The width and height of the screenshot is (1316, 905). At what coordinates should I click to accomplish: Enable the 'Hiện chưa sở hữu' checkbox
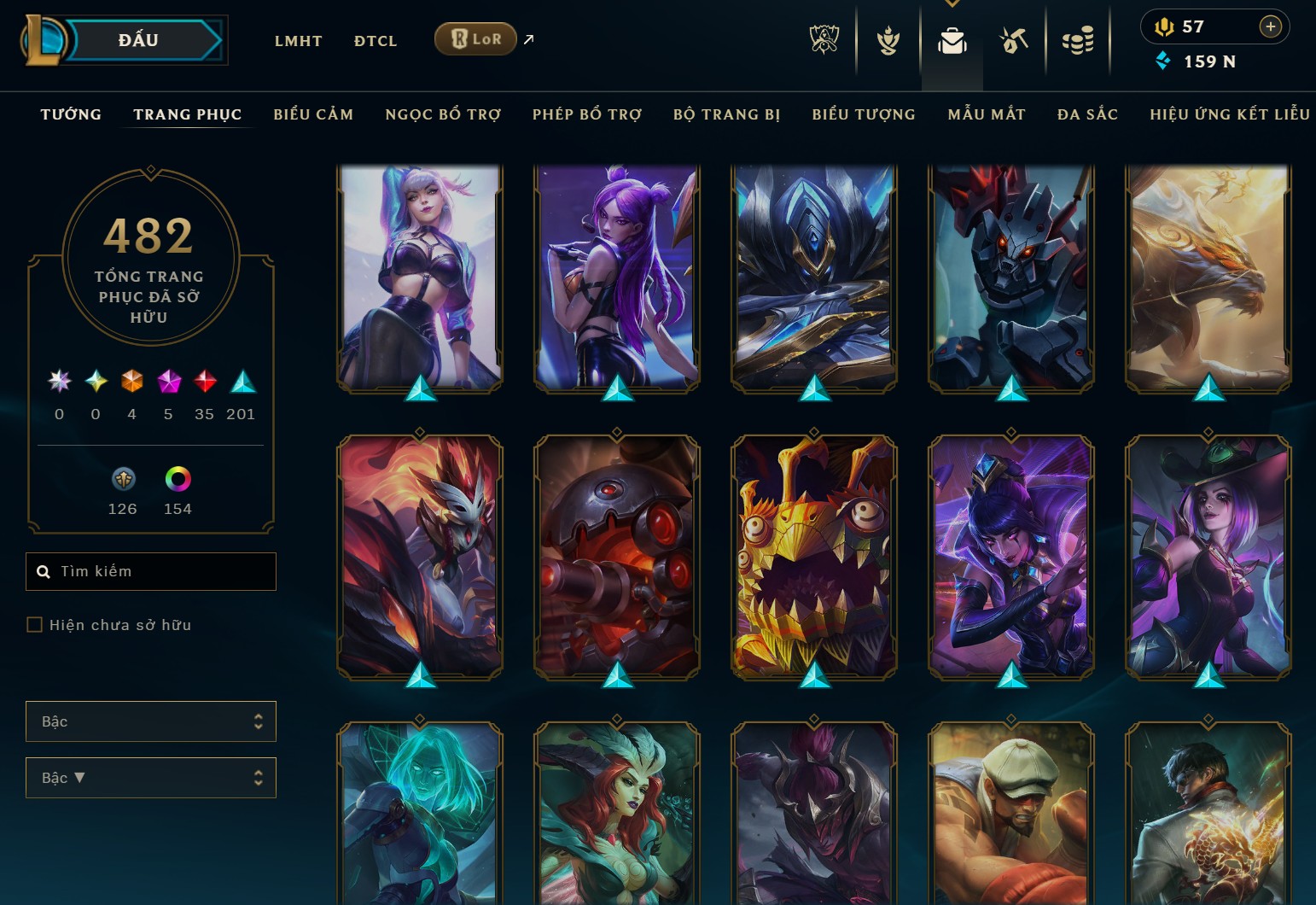(35, 624)
